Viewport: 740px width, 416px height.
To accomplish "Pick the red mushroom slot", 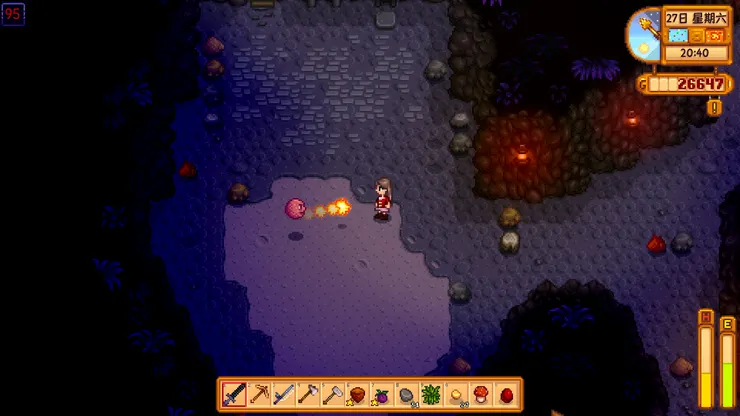I will tap(479, 394).
